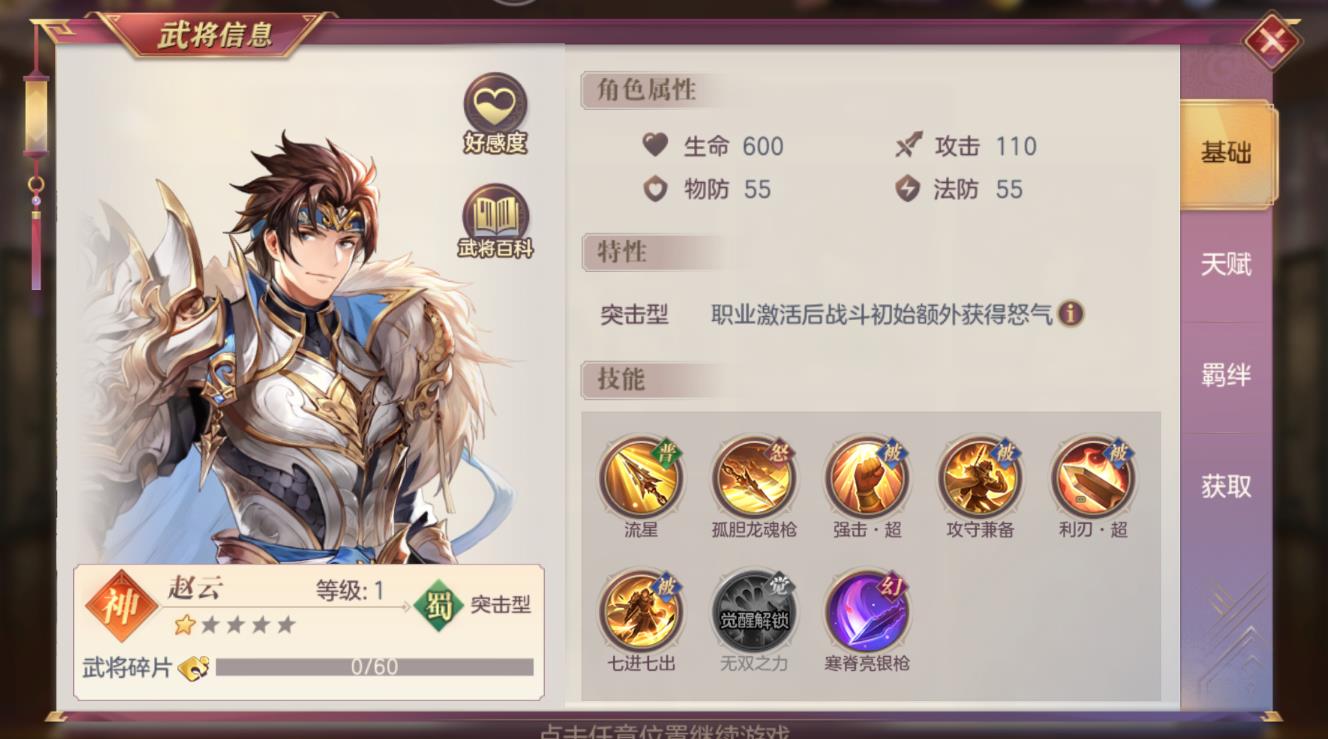Switch to the 天赋 tab
This screenshot has height=739, width=1328.
pyautogui.click(x=1227, y=265)
